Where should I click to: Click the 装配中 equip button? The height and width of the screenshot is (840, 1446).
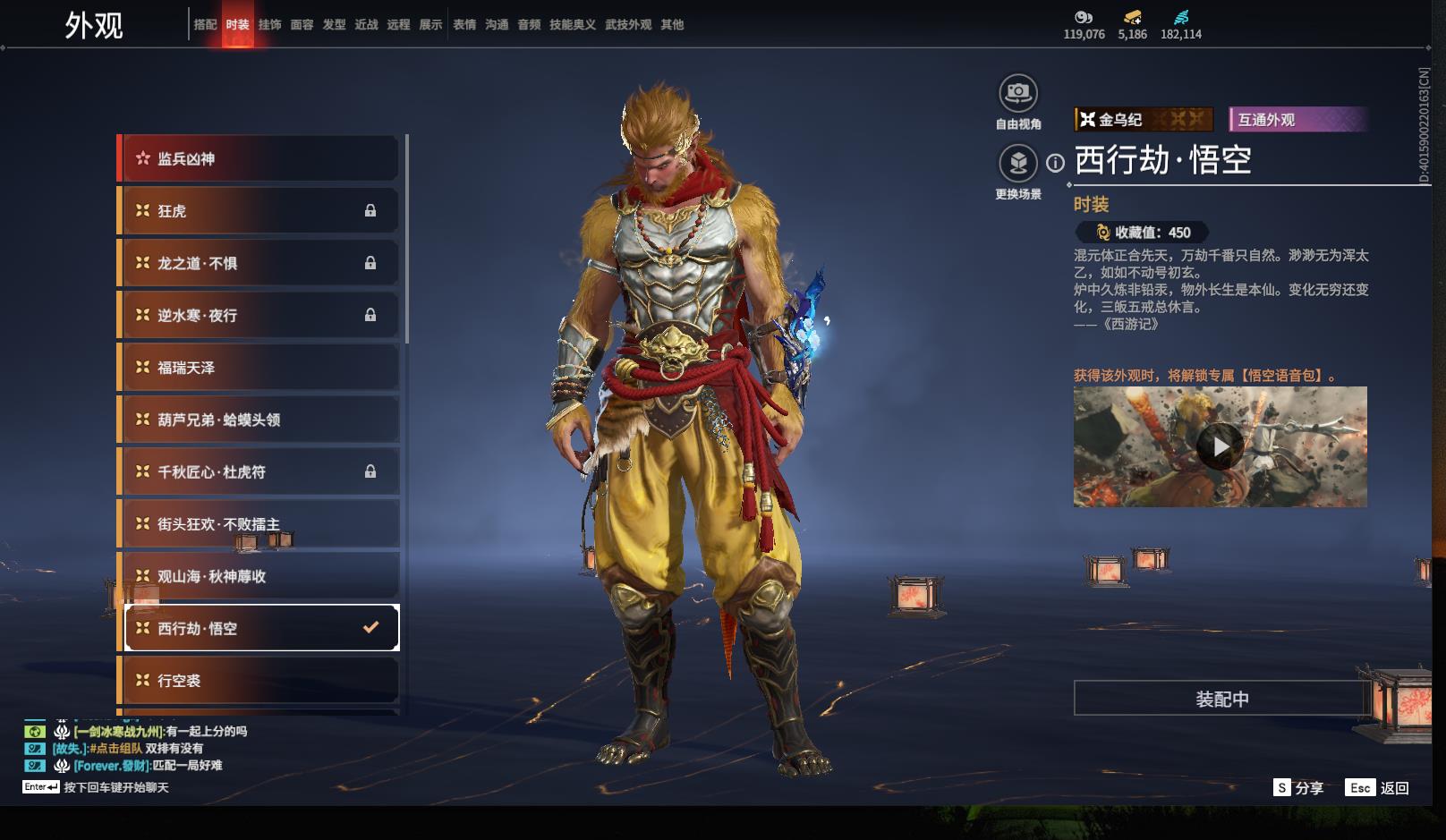(x=1221, y=699)
